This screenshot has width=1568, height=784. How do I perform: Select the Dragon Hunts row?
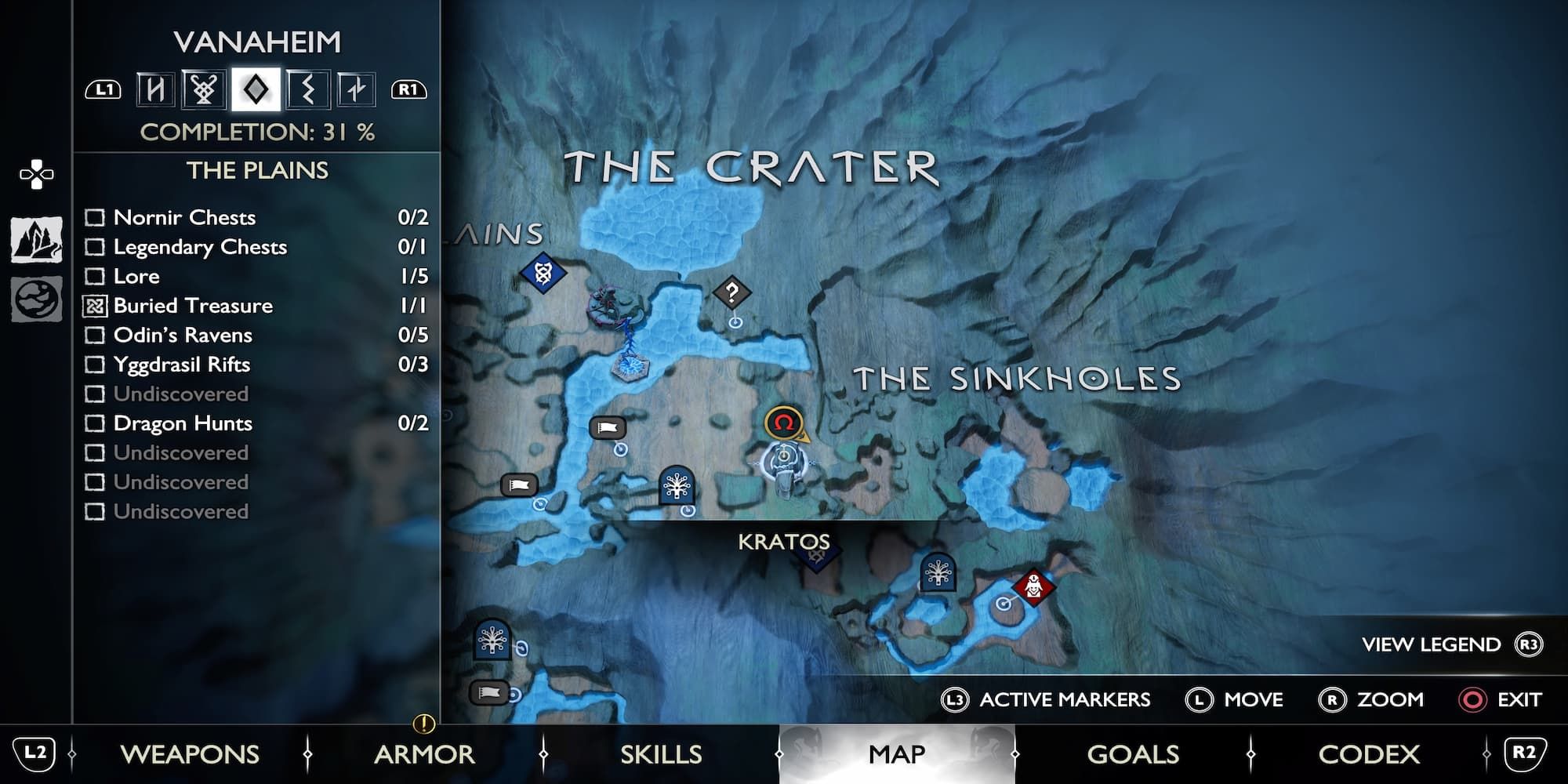coord(183,423)
